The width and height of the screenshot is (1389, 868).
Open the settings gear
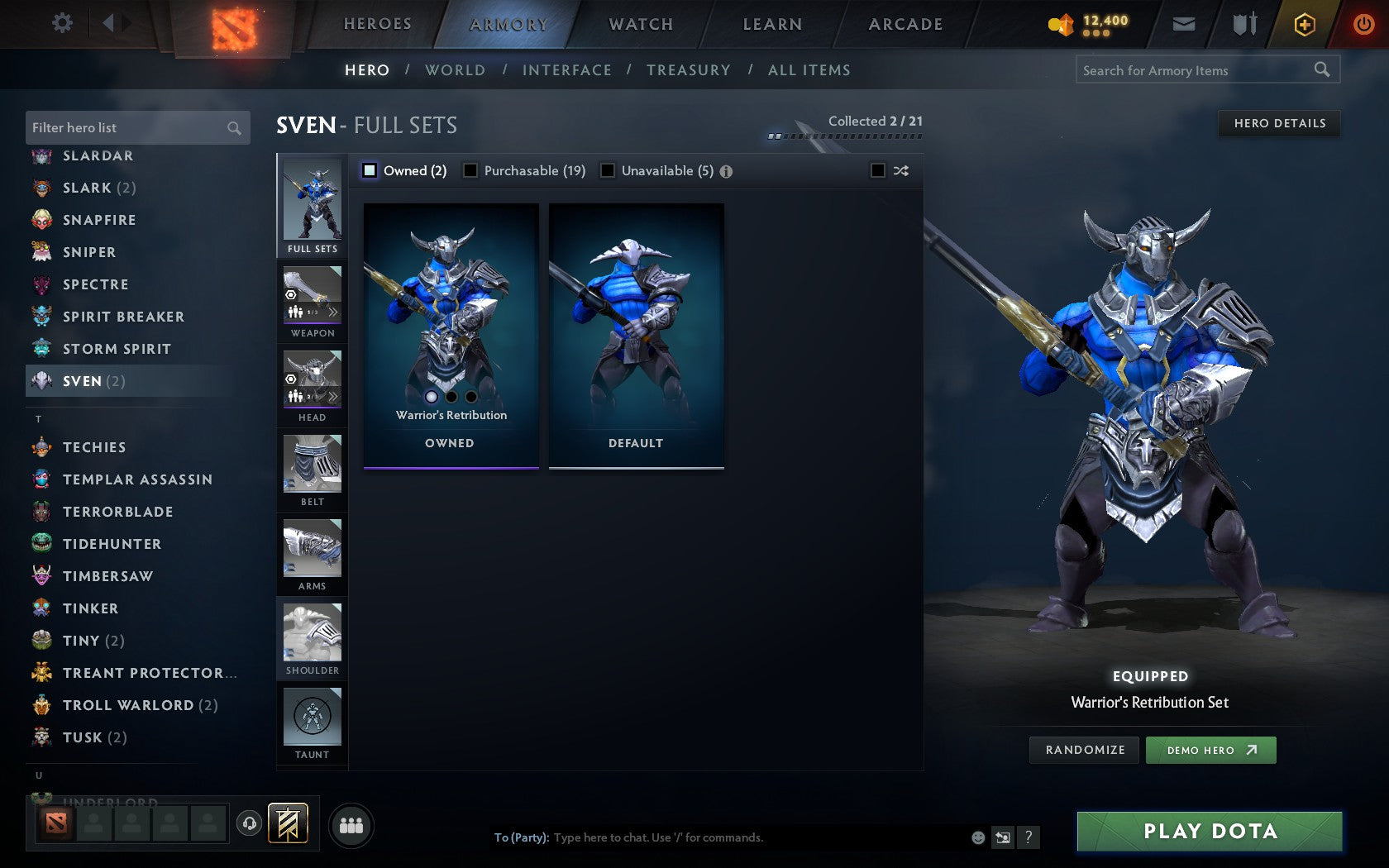[60, 23]
